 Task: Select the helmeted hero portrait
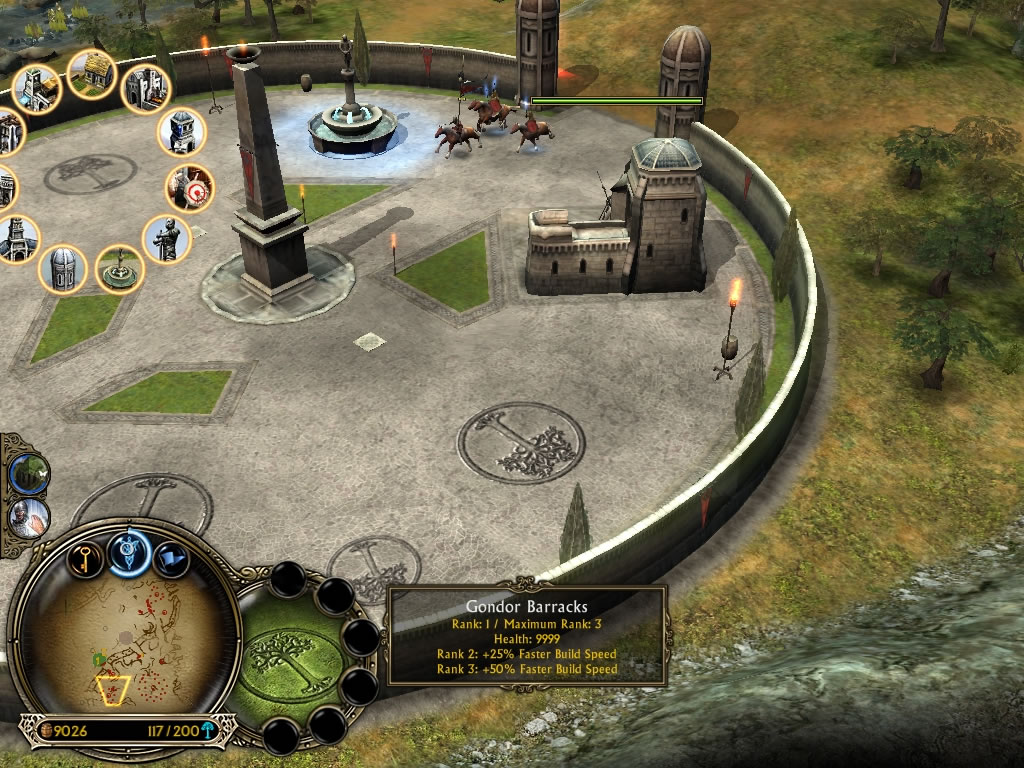click(29, 517)
